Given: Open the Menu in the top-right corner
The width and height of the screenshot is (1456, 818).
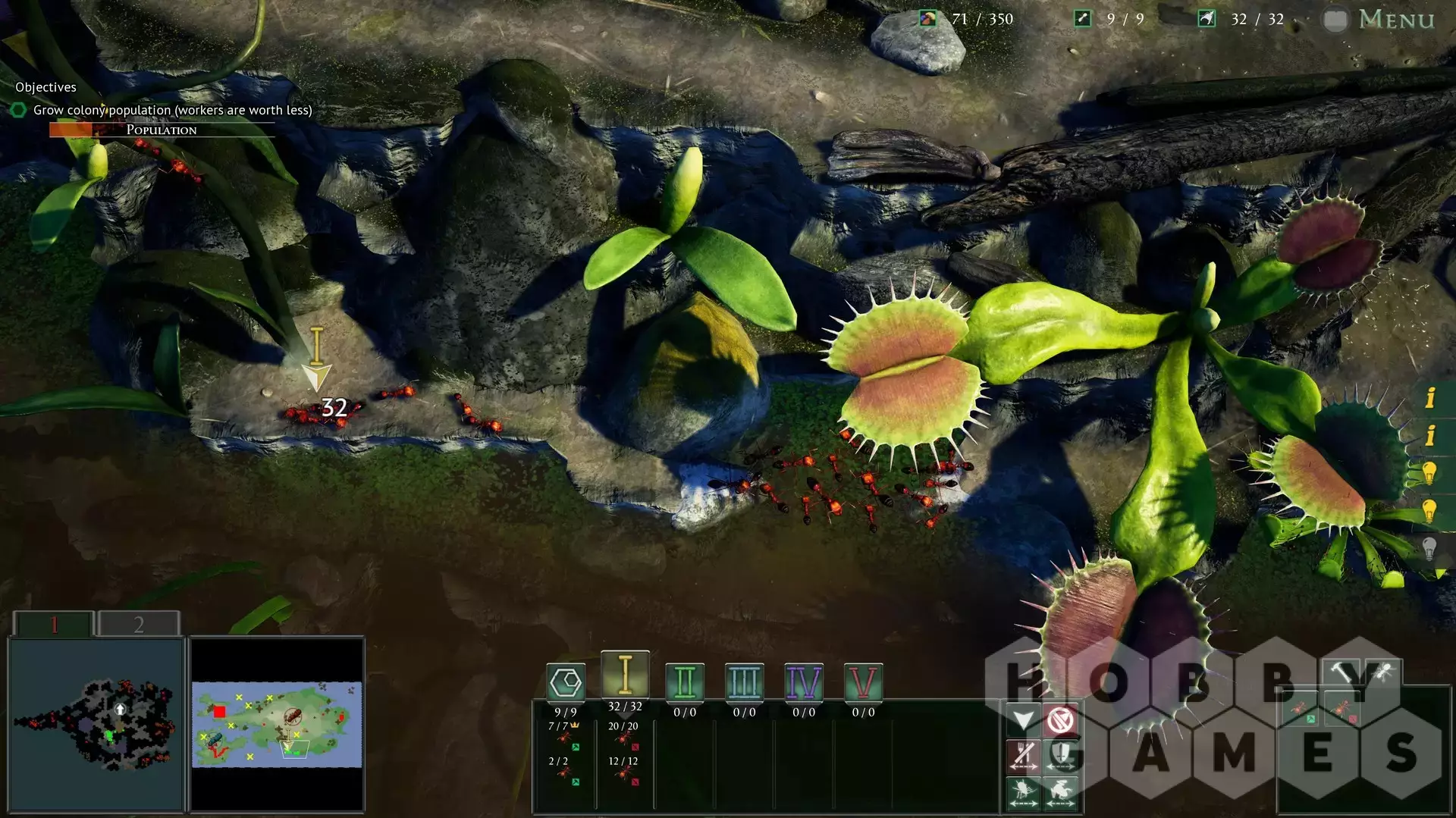Looking at the screenshot, I should [1395, 19].
